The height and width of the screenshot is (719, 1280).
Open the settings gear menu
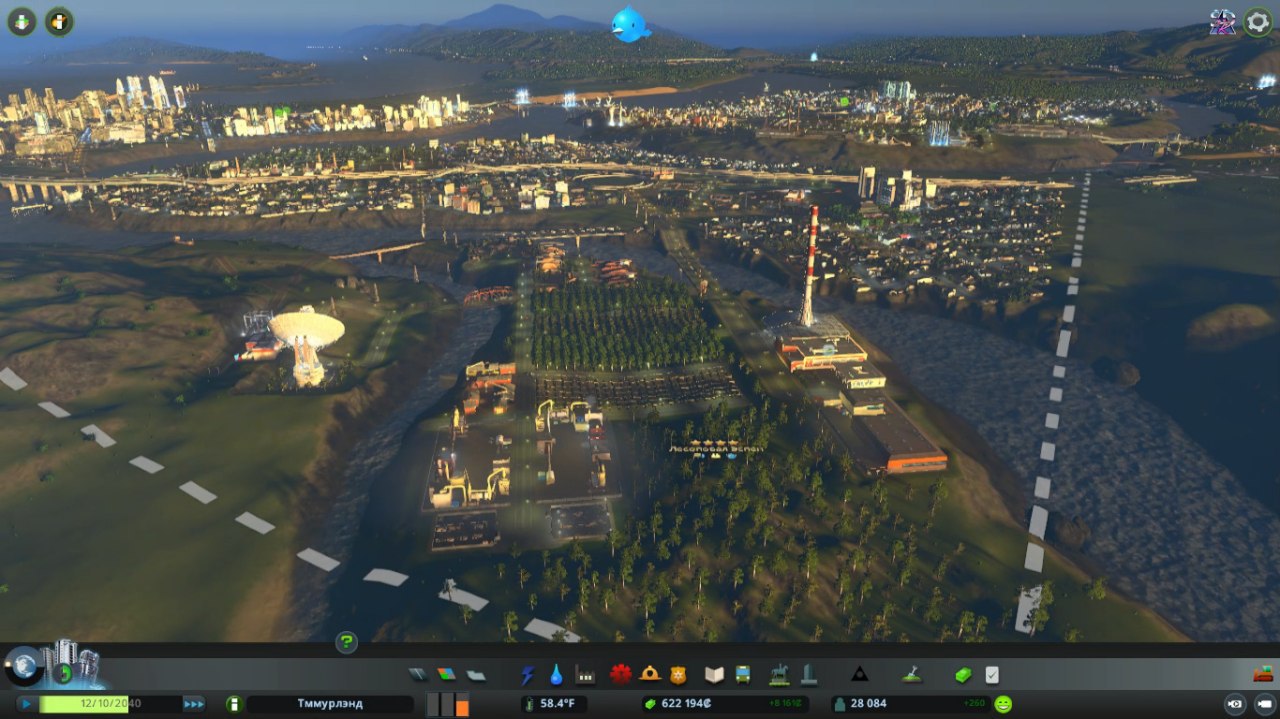coord(1258,22)
